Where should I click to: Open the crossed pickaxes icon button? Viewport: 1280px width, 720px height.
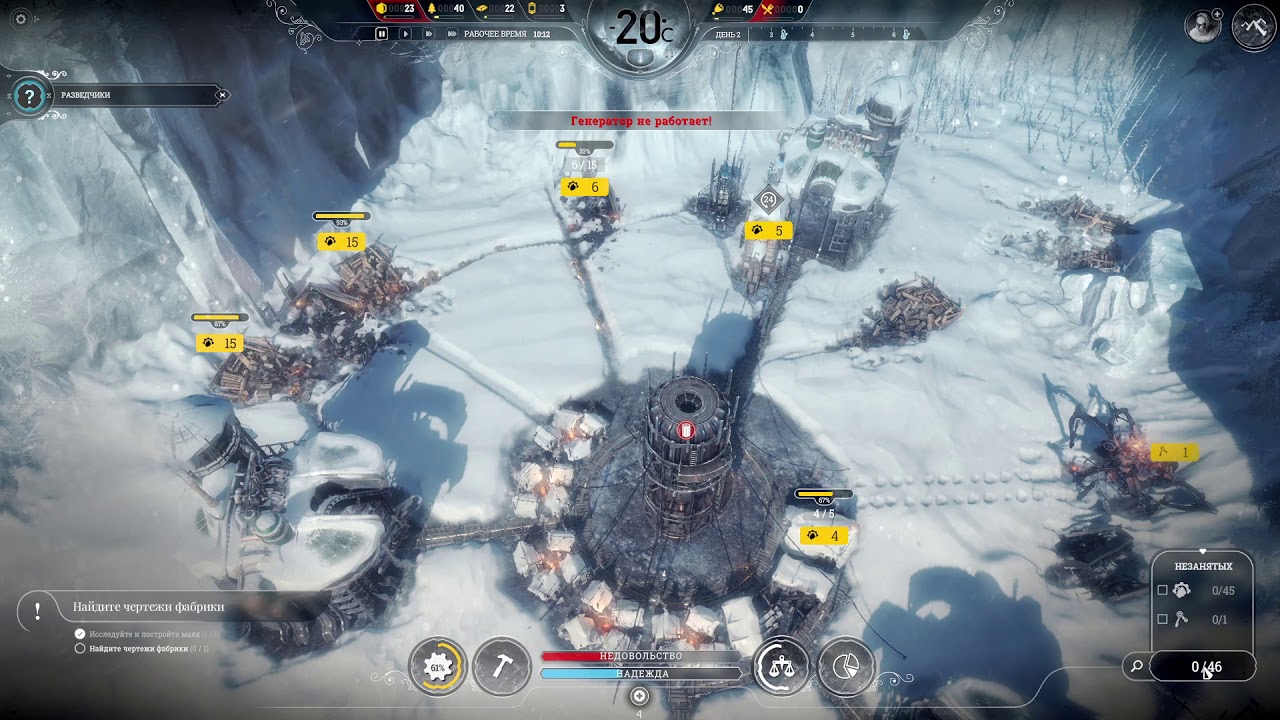click(x=1254, y=27)
